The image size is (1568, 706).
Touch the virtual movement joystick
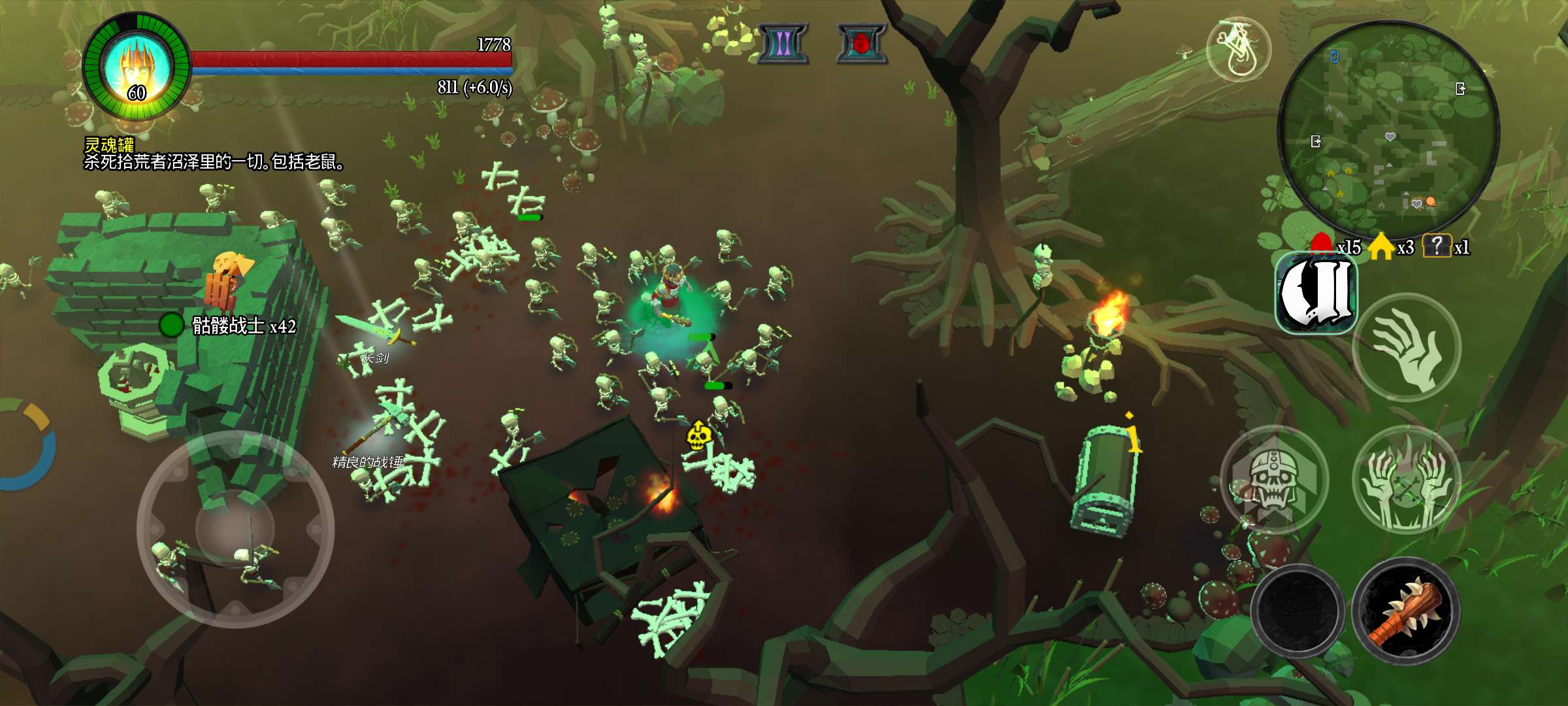(235, 528)
